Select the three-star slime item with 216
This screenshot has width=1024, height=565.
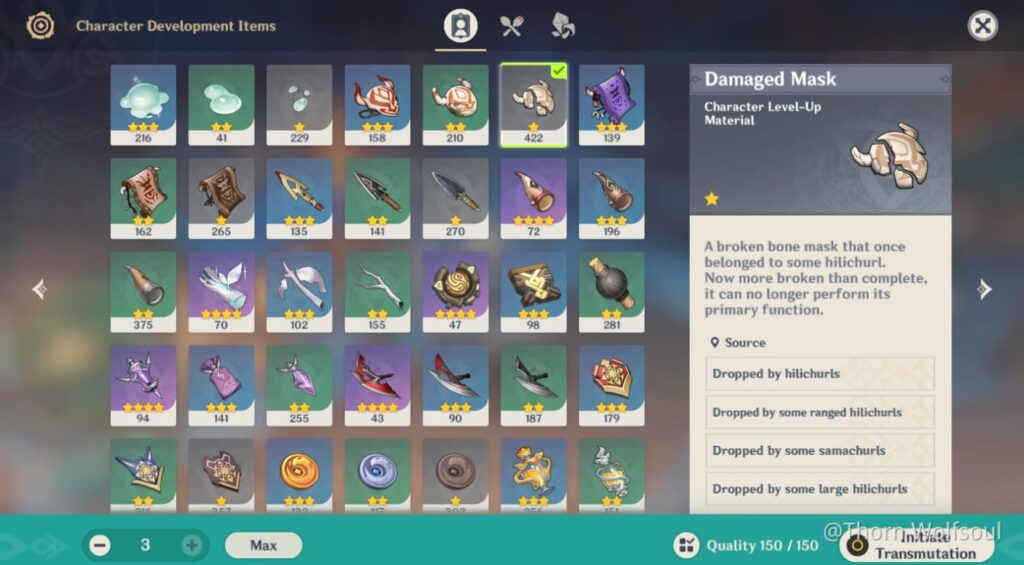[143, 104]
